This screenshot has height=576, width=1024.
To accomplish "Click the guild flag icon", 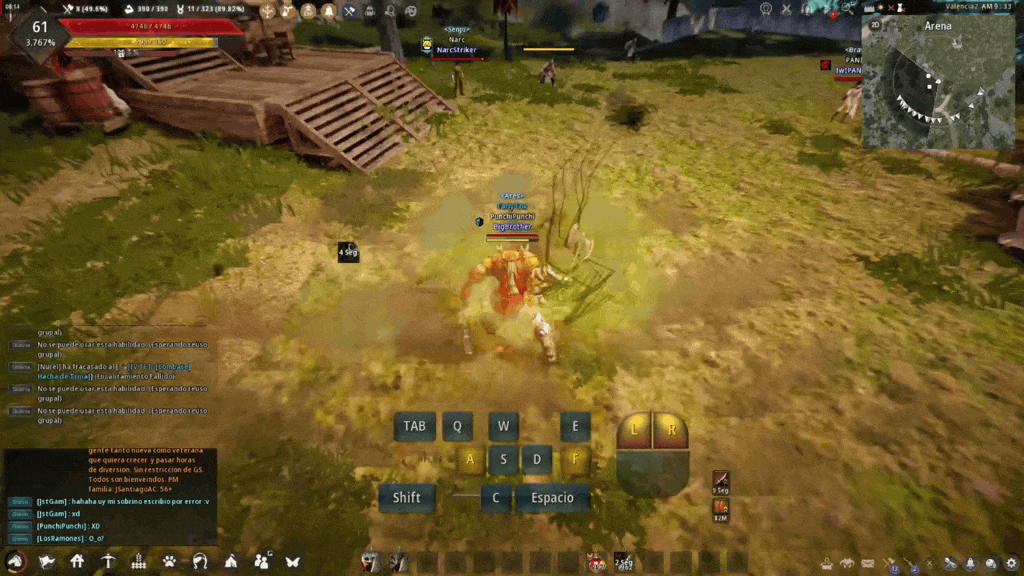I will (46, 561).
